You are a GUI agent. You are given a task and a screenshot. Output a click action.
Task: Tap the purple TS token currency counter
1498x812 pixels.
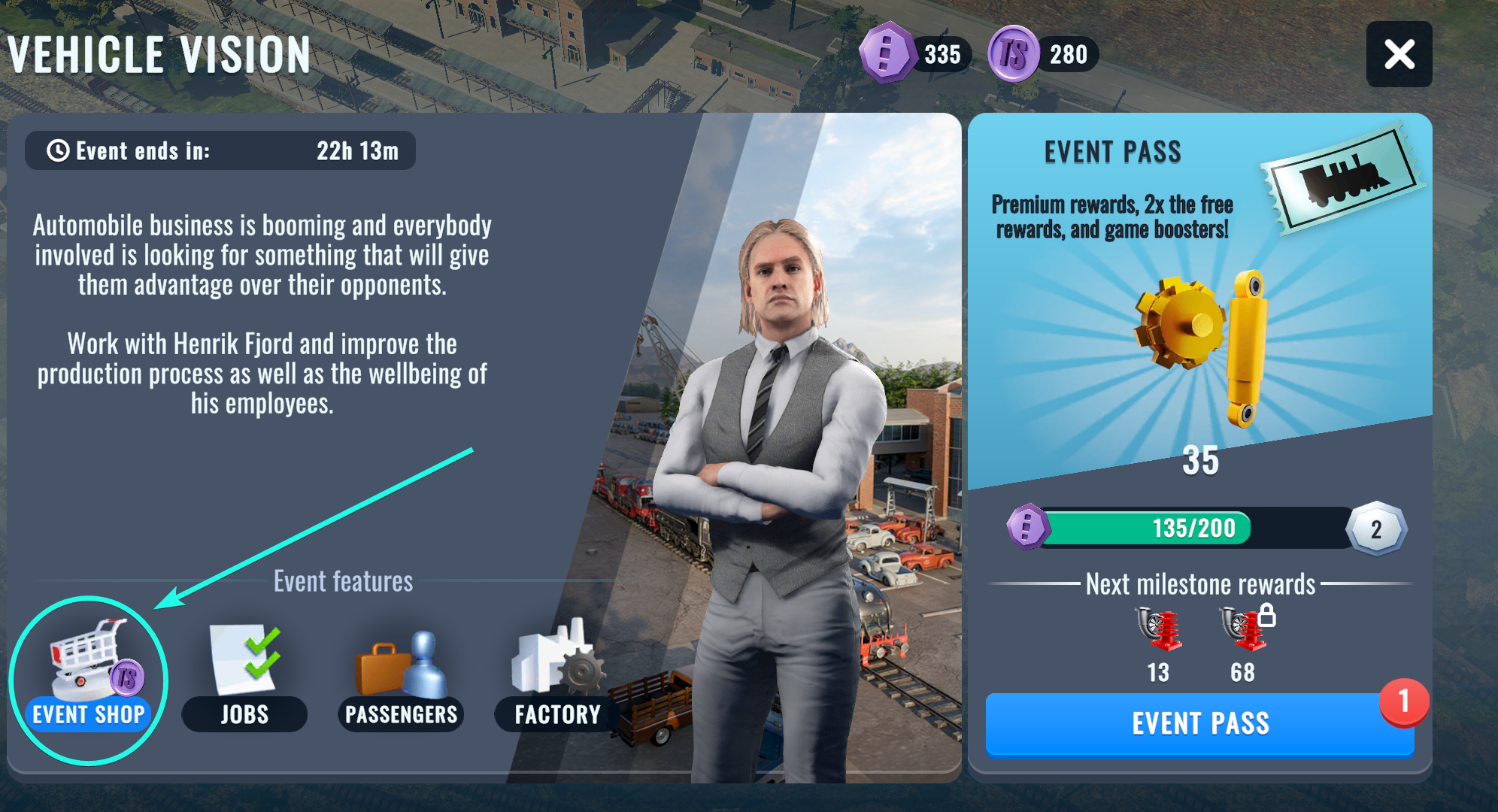click(1044, 54)
